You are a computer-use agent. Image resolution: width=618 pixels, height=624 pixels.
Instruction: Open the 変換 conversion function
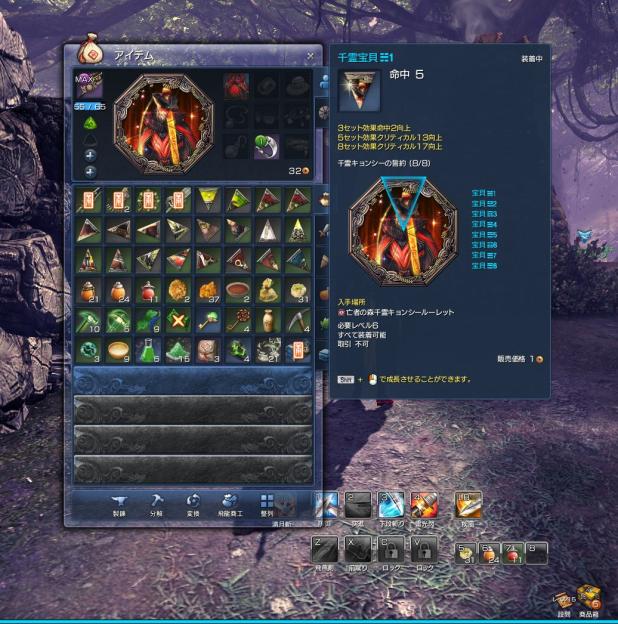[193, 502]
